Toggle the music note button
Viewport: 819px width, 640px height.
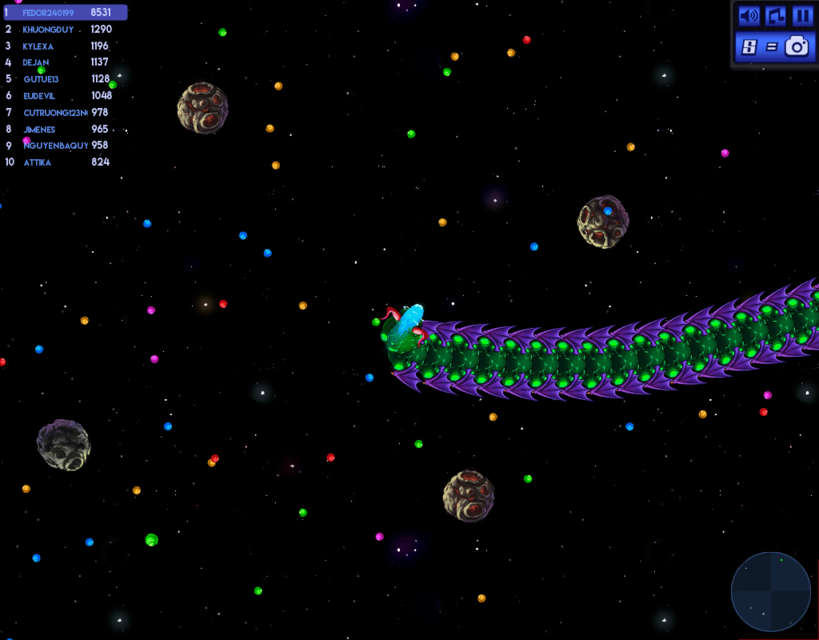click(x=776, y=16)
